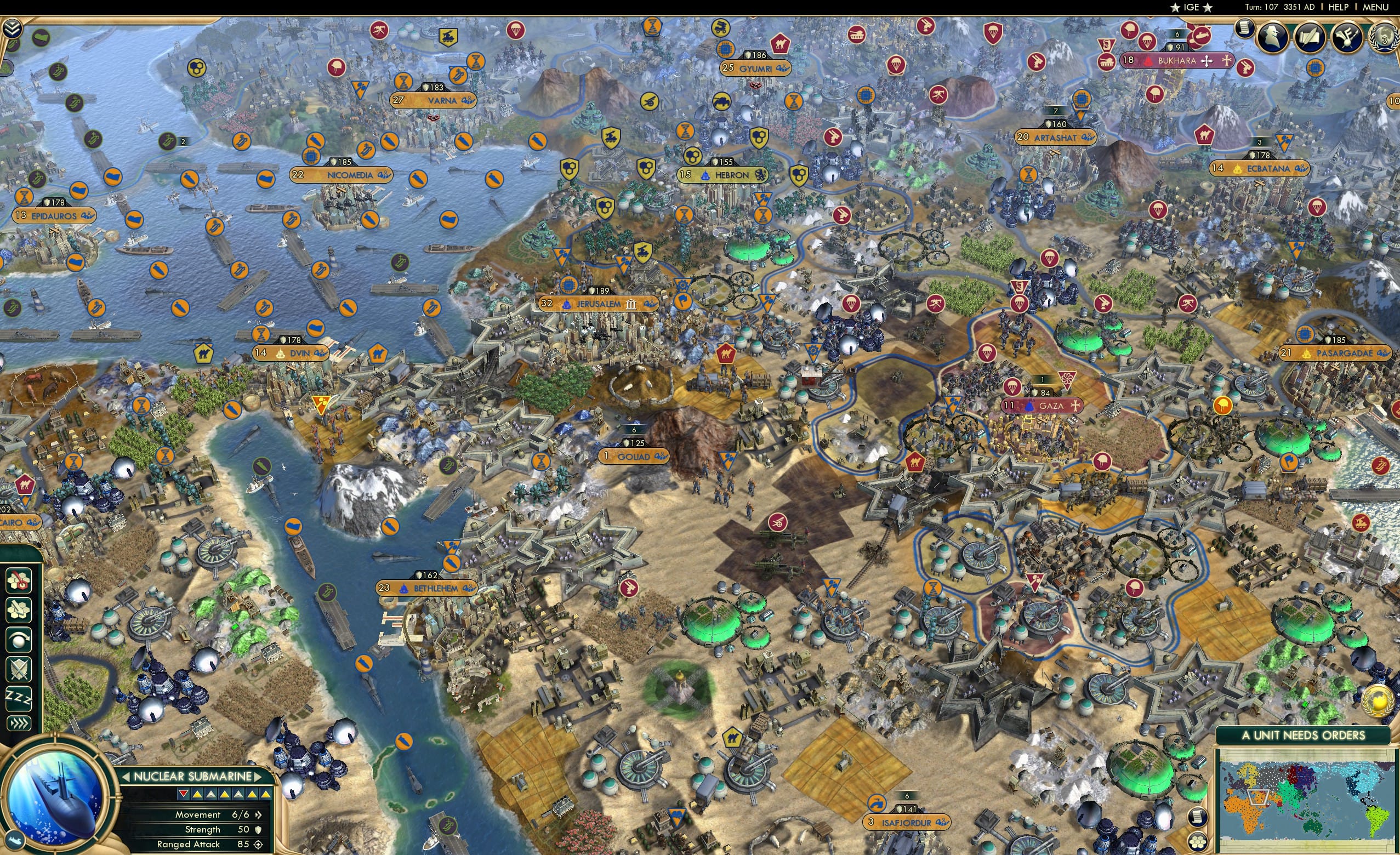
Task: Open HELP from the top bar
Action: [x=1339, y=7]
